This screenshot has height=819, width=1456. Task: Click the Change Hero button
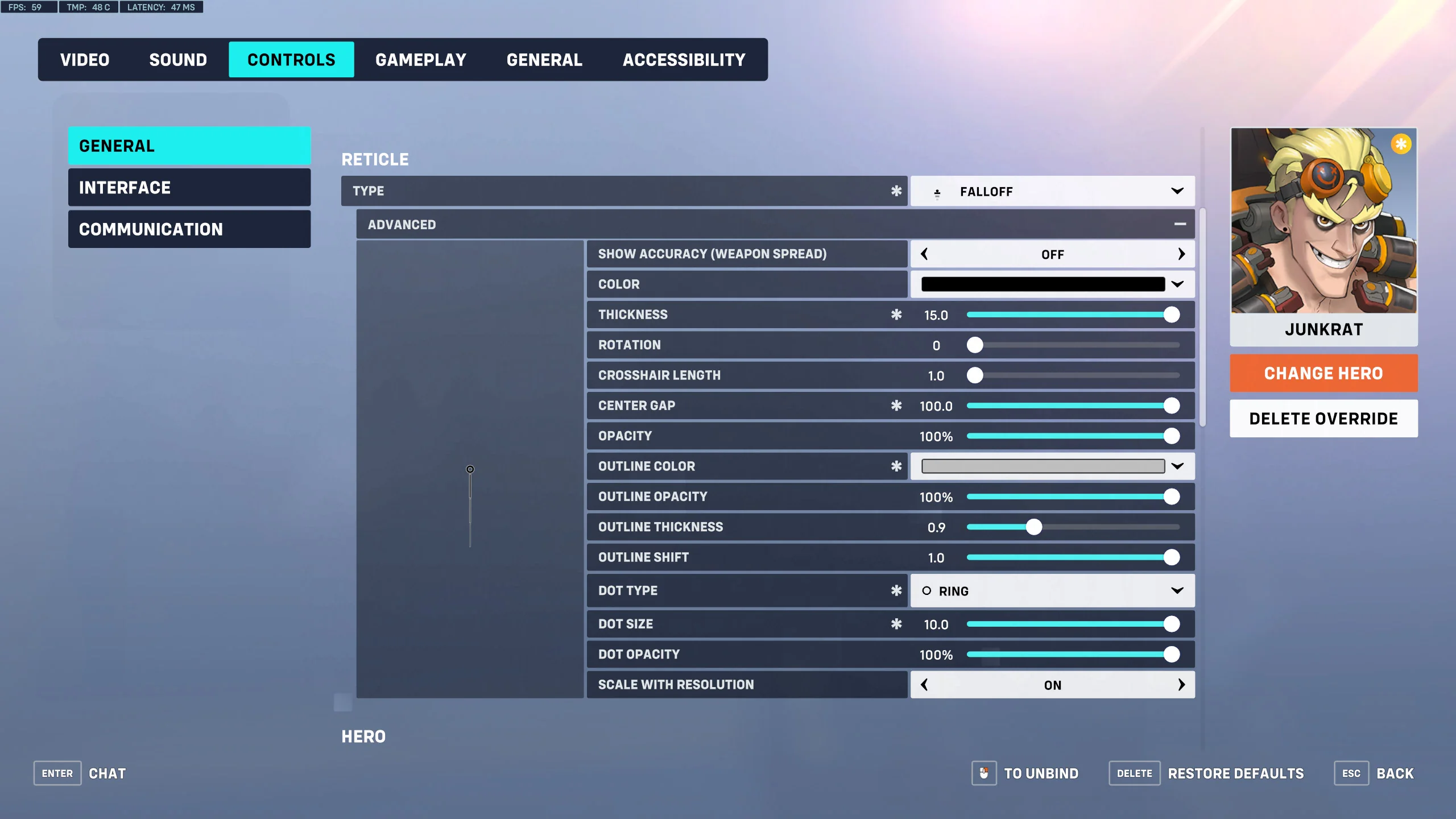1323,374
